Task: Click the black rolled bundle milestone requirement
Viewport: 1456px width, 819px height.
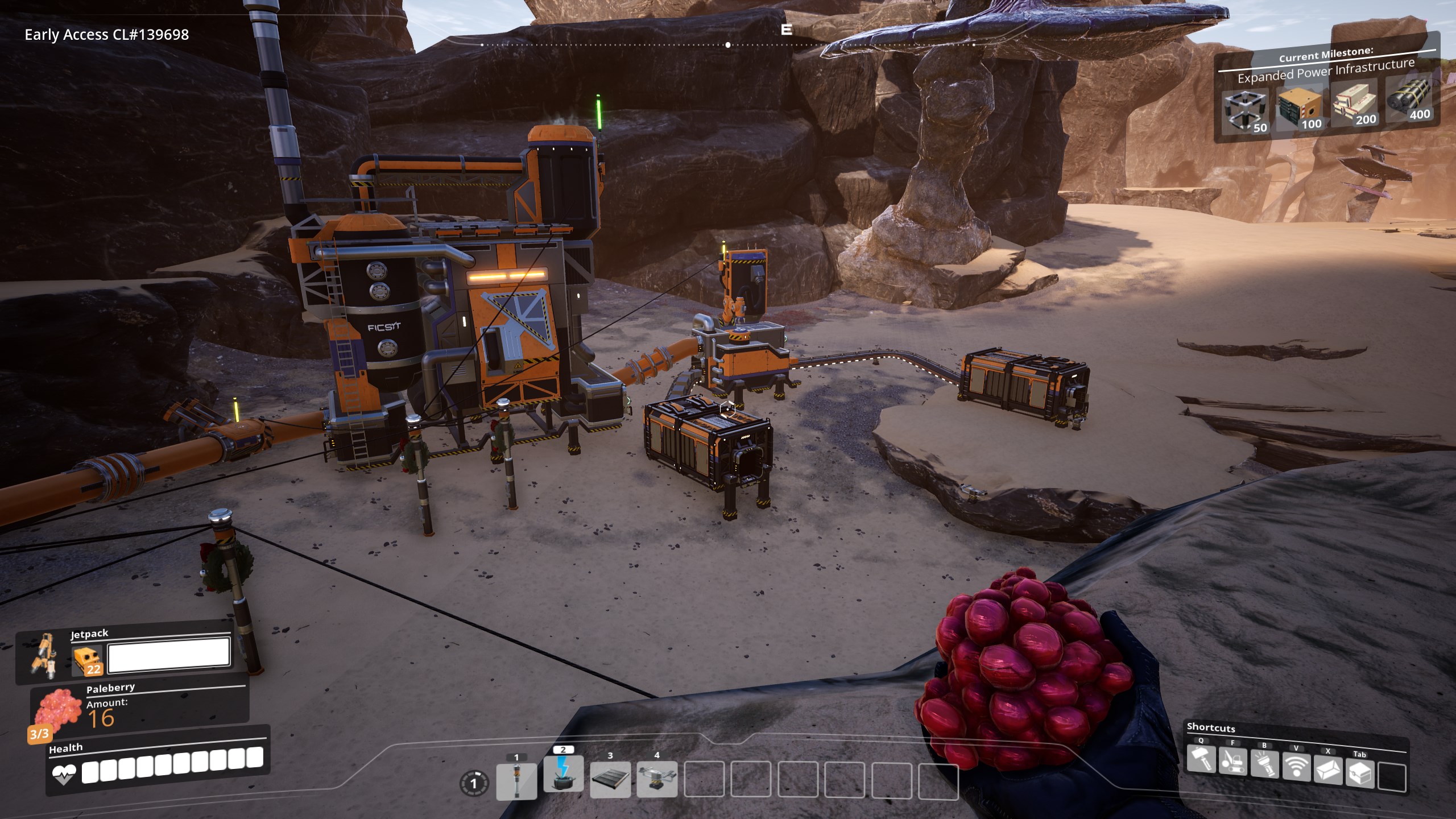Action: coord(1408,98)
